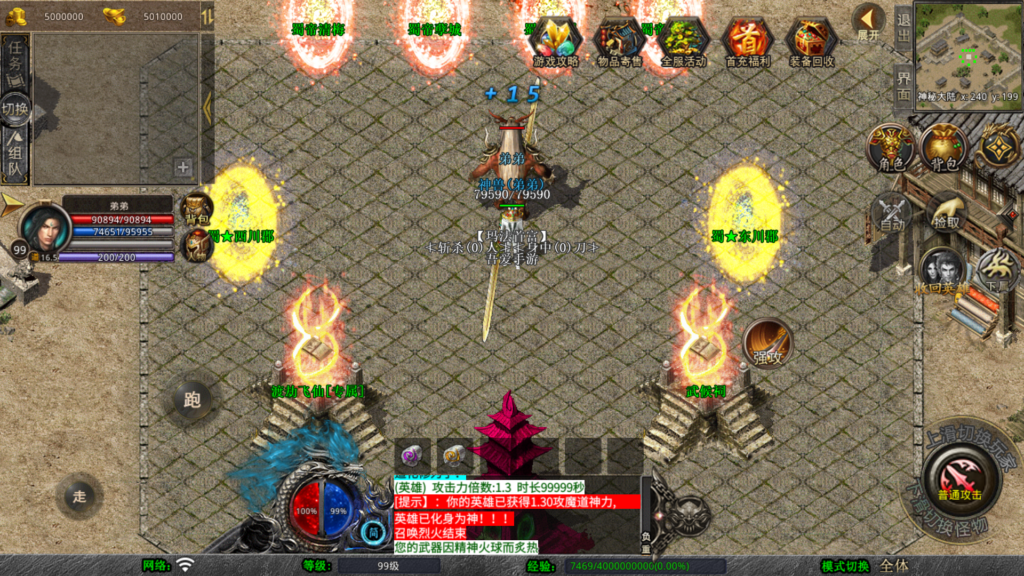Open the 游戏攻略 game guide icon

(x=555, y=41)
